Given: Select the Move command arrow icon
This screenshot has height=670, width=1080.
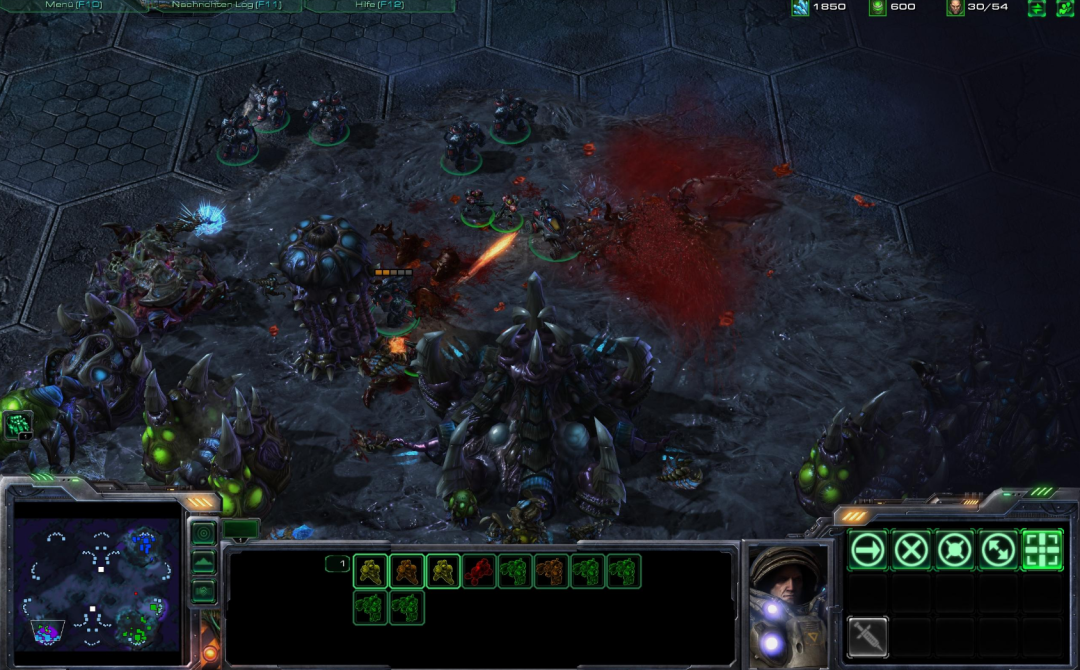Looking at the screenshot, I should (x=868, y=550).
